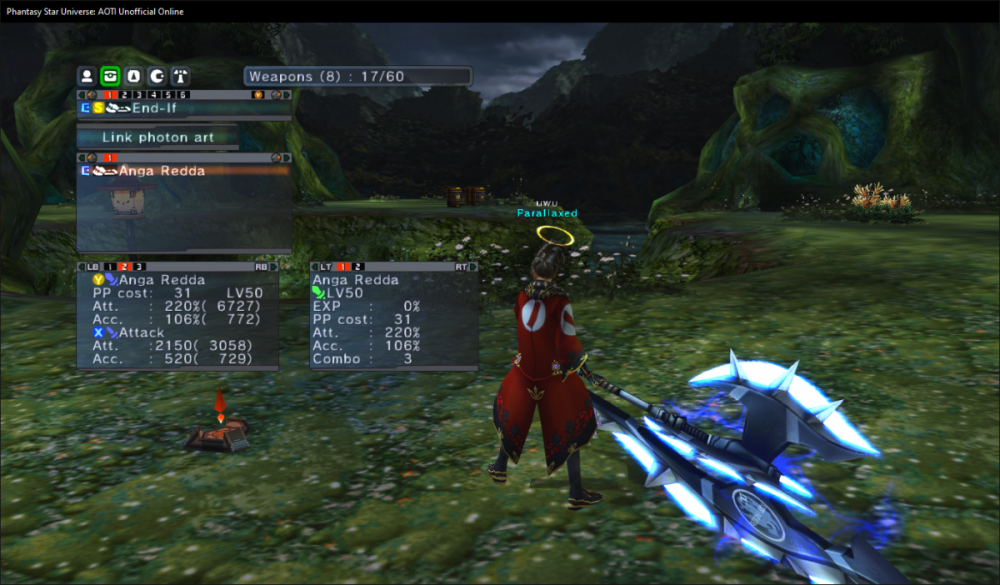Image resolution: width=1000 pixels, height=585 pixels.
Task: Switch to weapon palette page 6
Action: (x=183, y=95)
